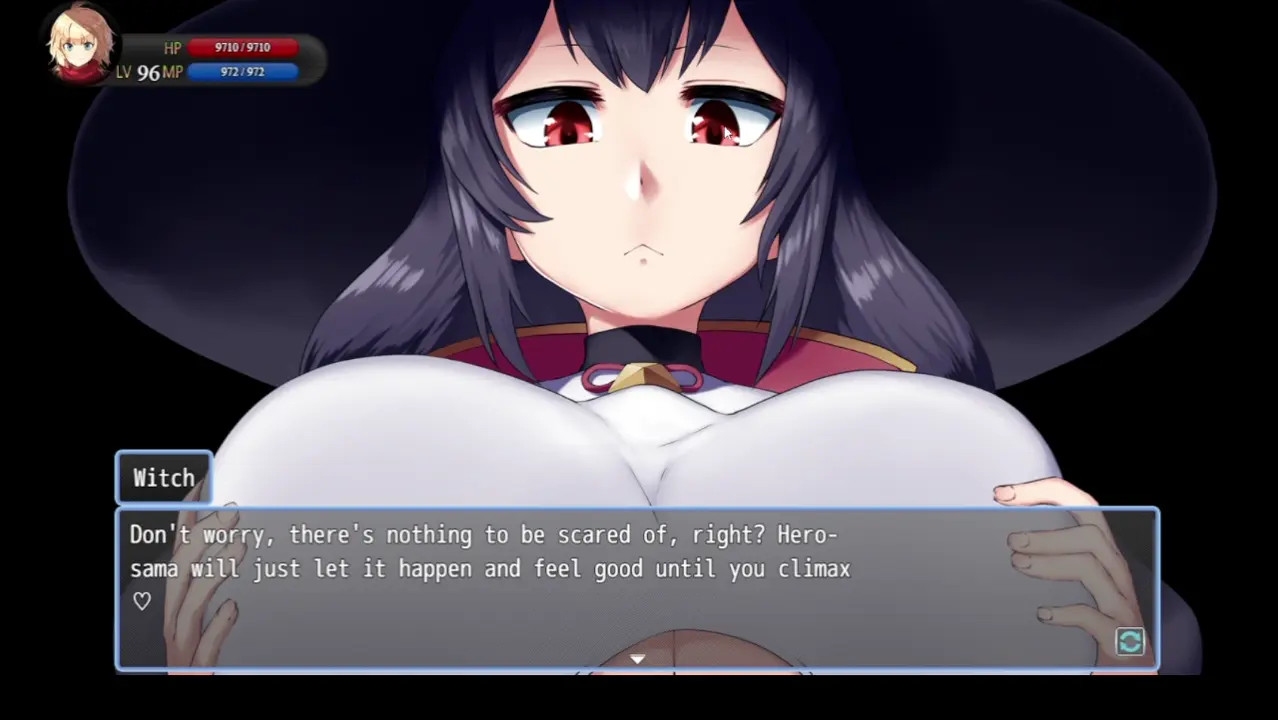This screenshot has height=720, width=1278.
Task: Click the circular arrows icon in dialogue box
Action: [1130, 642]
